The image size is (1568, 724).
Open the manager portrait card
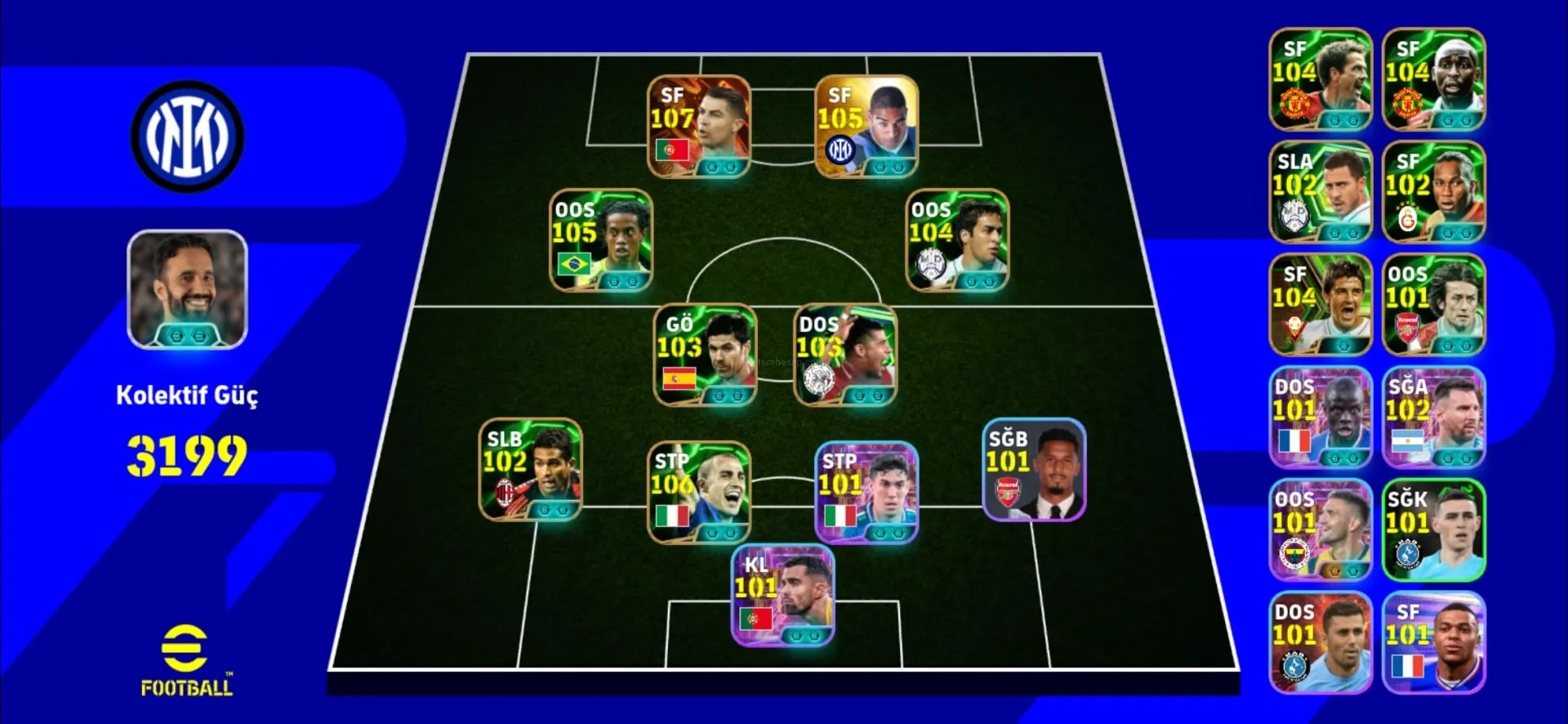pos(187,289)
